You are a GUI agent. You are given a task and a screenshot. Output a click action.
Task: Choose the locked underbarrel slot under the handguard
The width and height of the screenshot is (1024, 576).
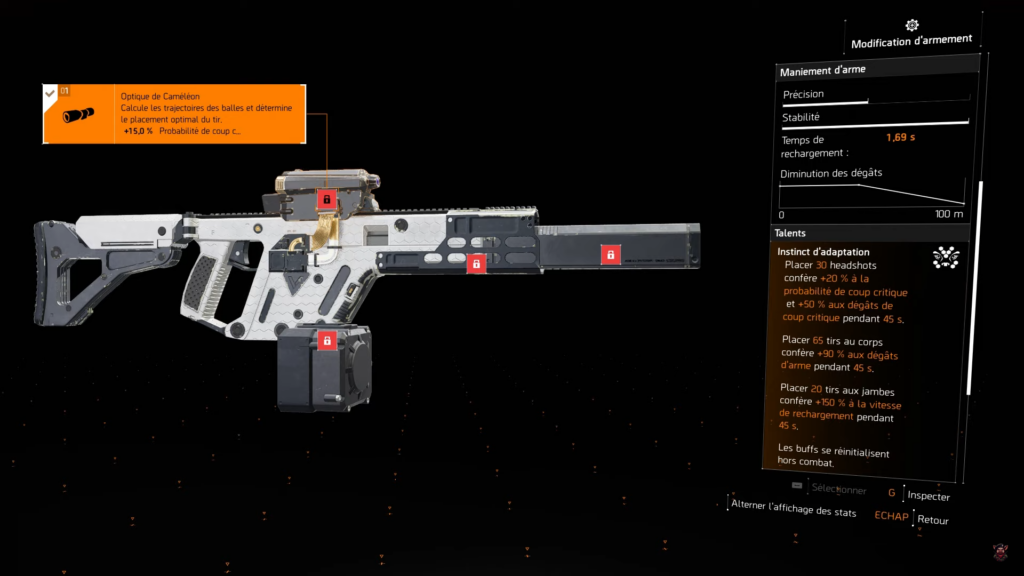point(477,264)
